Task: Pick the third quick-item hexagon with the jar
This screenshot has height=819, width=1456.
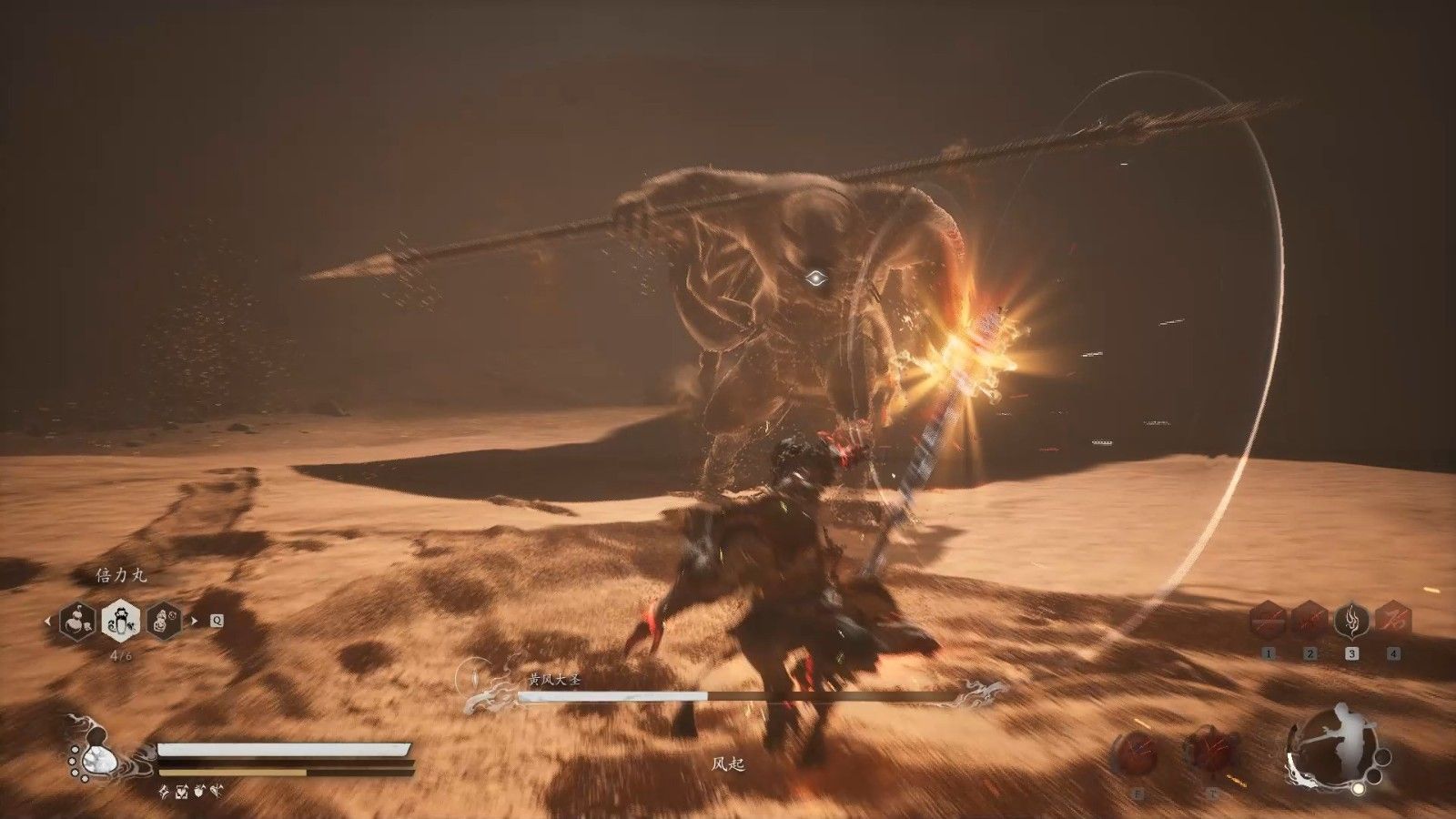Action: [x=164, y=622]
